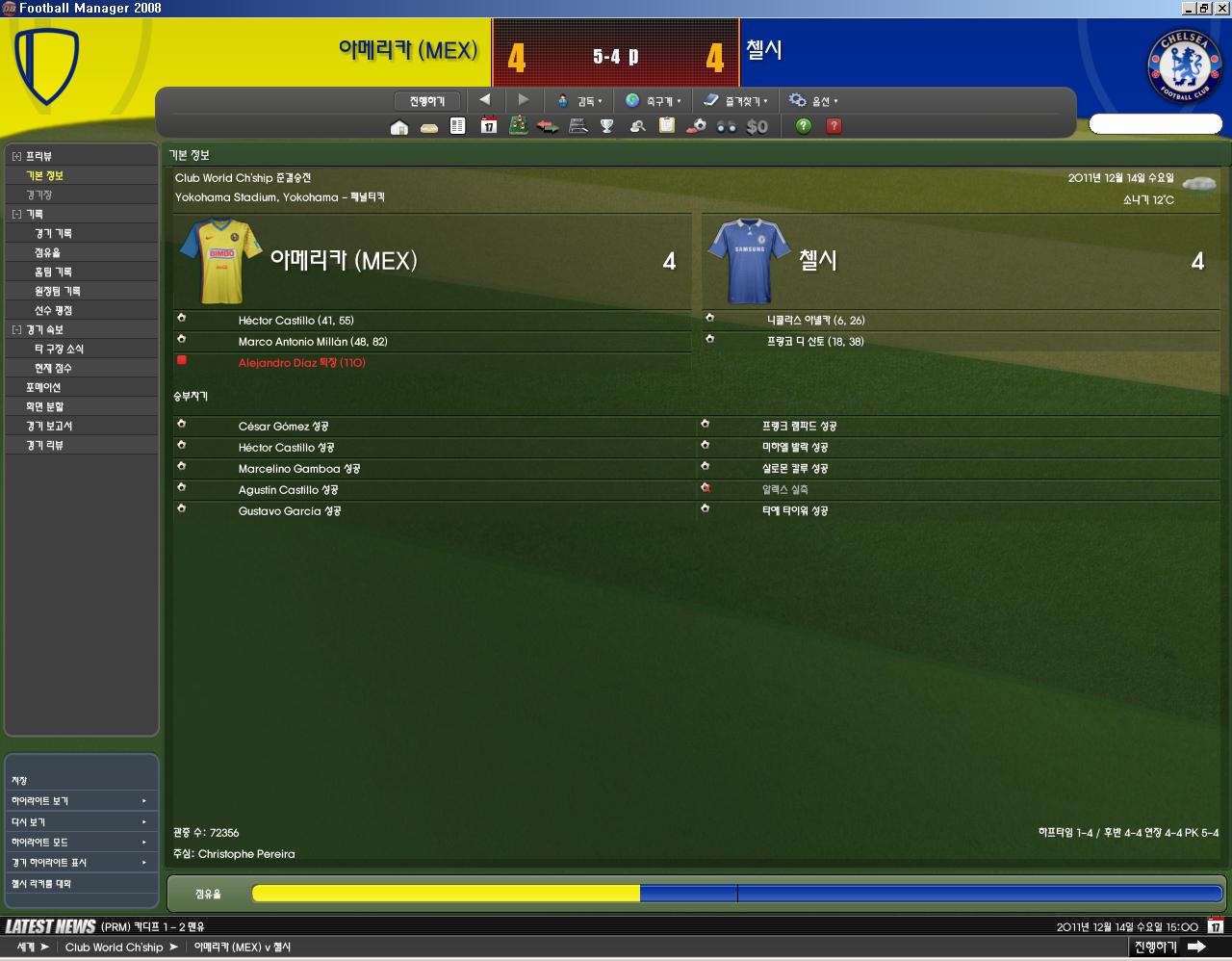Go back with the left arrow button
Screen dimensions: 1232x961
point(485,99)
